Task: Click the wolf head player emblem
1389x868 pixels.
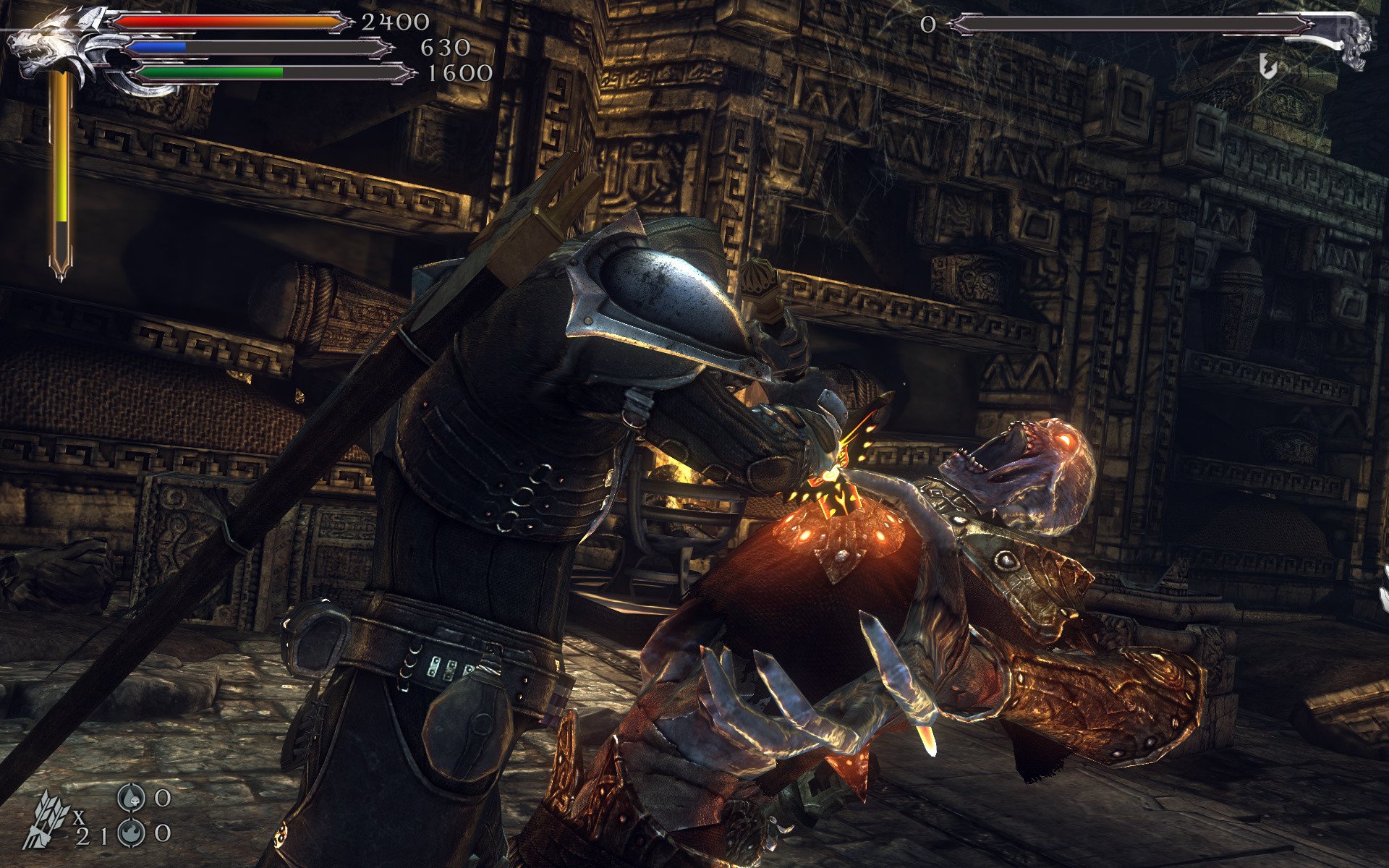Action: (43, 45)
